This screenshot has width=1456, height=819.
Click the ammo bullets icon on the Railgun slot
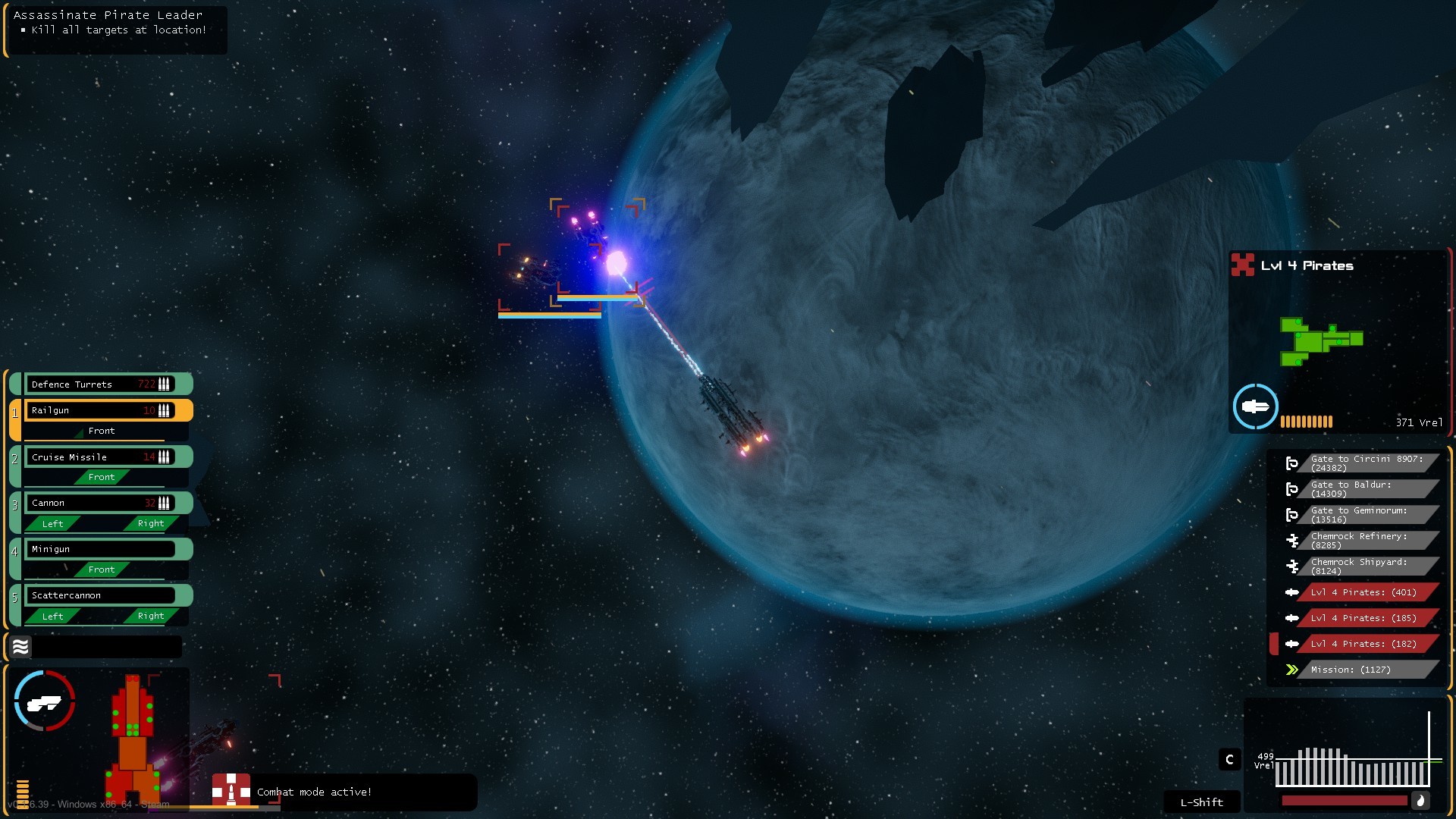(164, 410)
